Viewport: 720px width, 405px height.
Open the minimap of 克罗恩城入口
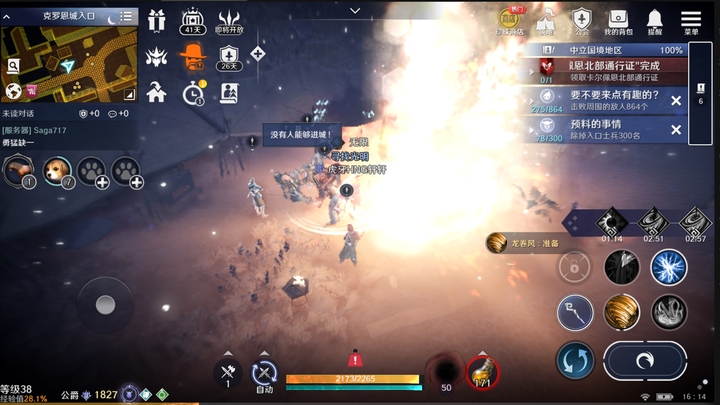pos(70,60)
